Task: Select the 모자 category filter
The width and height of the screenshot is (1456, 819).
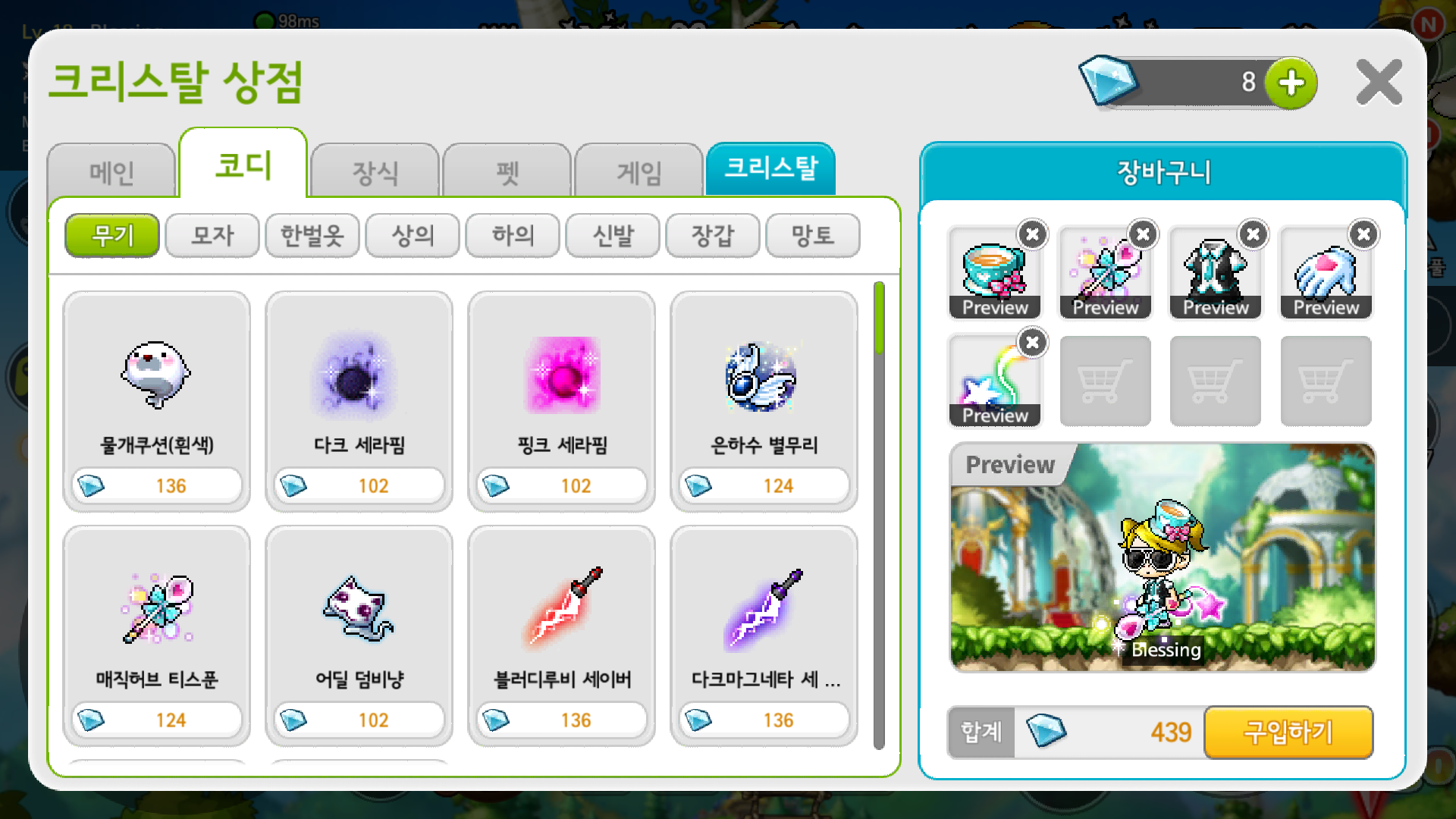Action: (x=212, y=236)
